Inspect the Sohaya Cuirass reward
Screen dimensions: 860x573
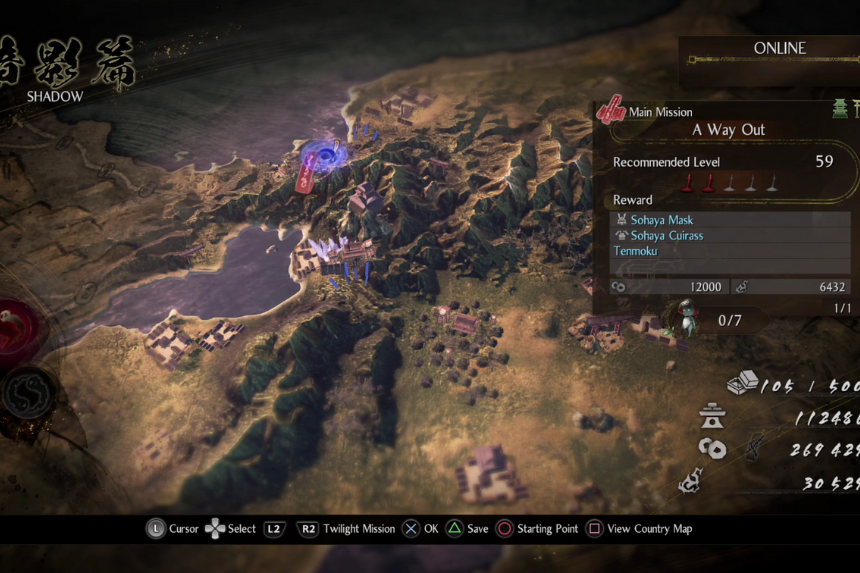[667, 236]
